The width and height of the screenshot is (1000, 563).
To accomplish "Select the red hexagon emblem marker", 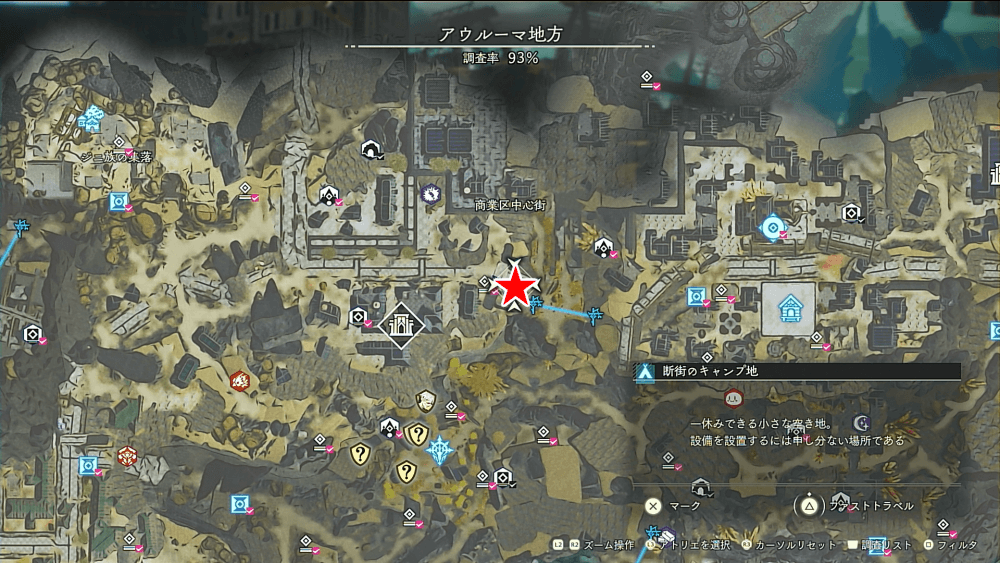I will click(126, 456).
